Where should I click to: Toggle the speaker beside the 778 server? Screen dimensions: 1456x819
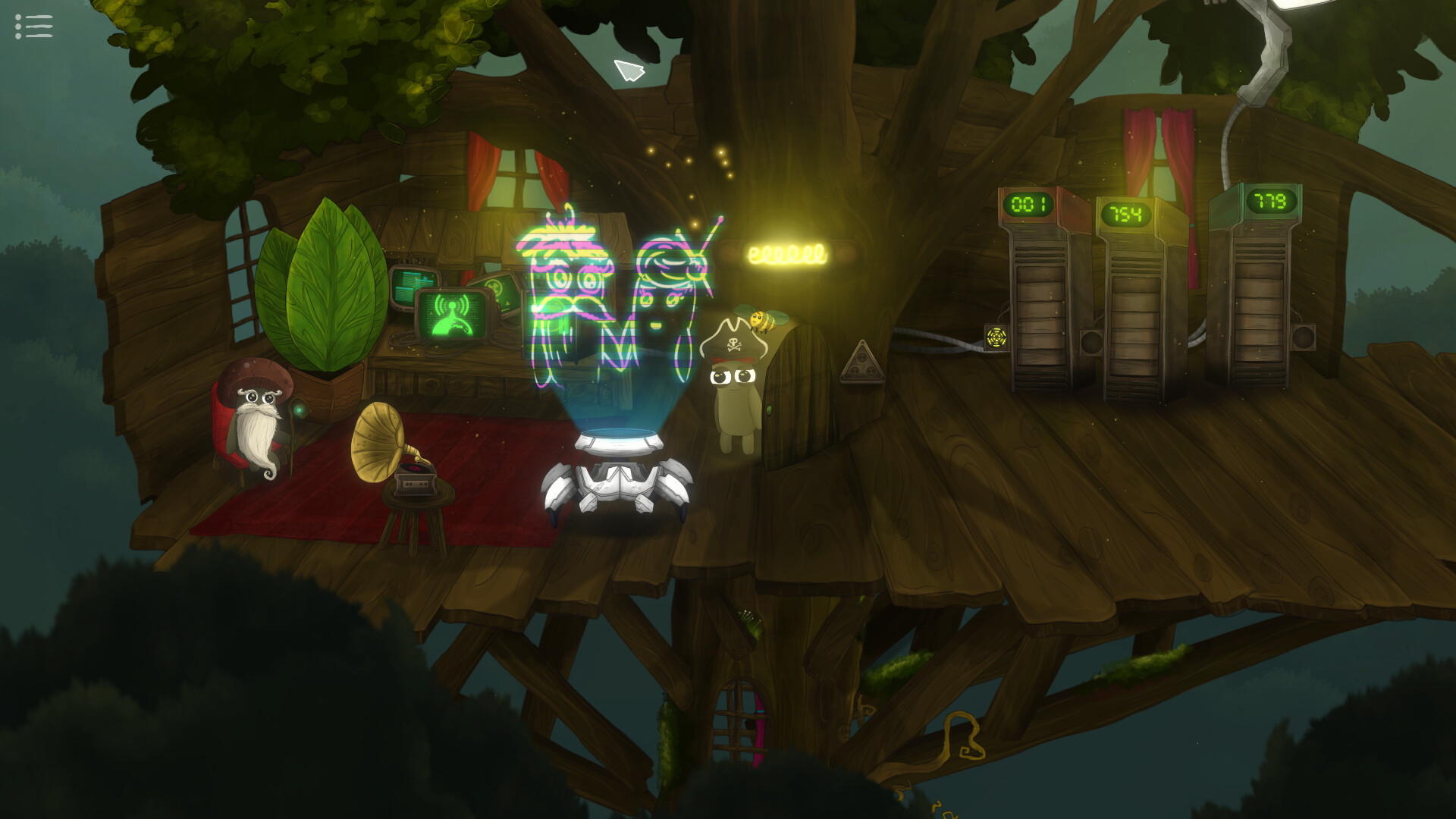(x=1304, y=337)
